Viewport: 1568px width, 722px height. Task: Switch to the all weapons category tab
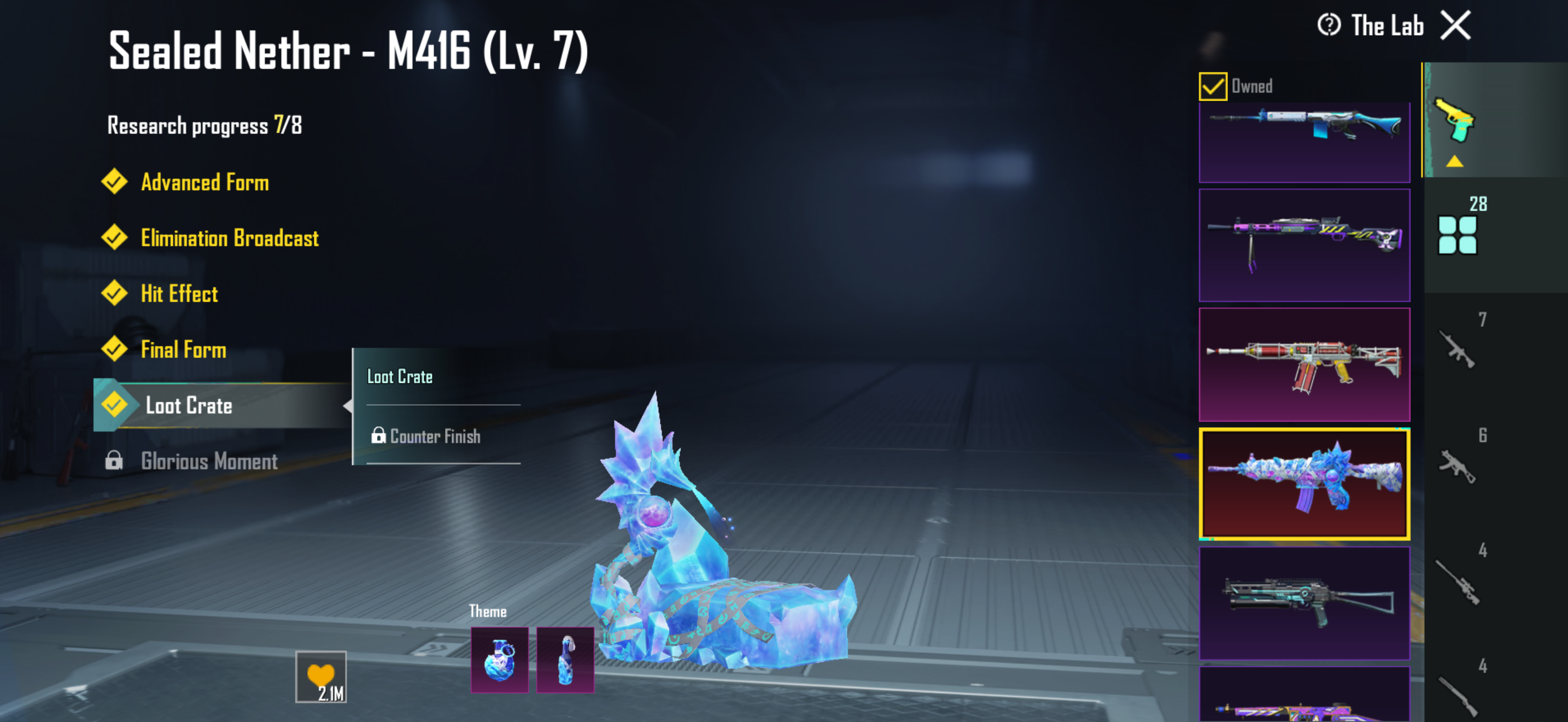(x=1458, y=234)
